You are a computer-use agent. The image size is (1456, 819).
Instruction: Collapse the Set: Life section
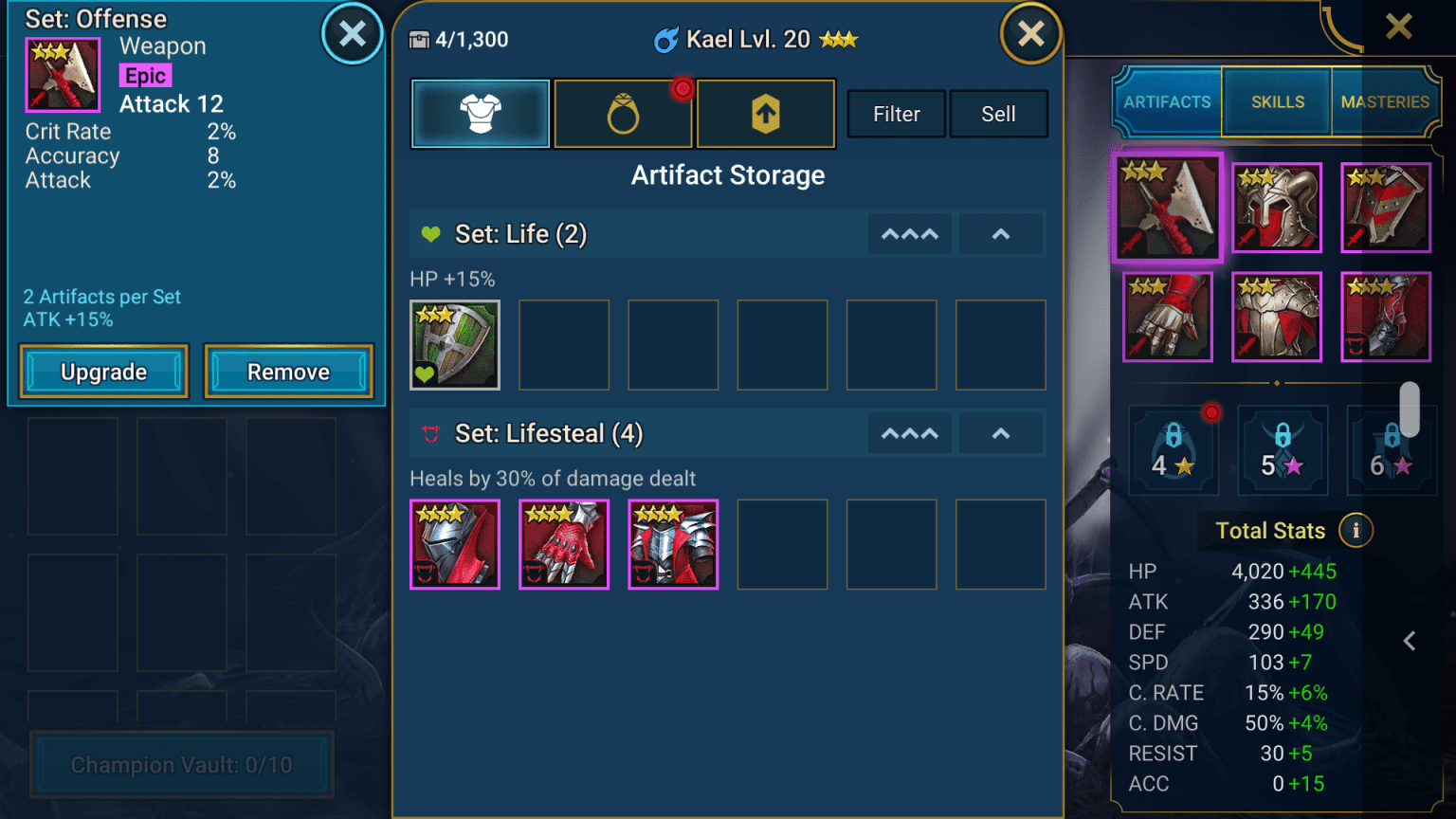1001,233
